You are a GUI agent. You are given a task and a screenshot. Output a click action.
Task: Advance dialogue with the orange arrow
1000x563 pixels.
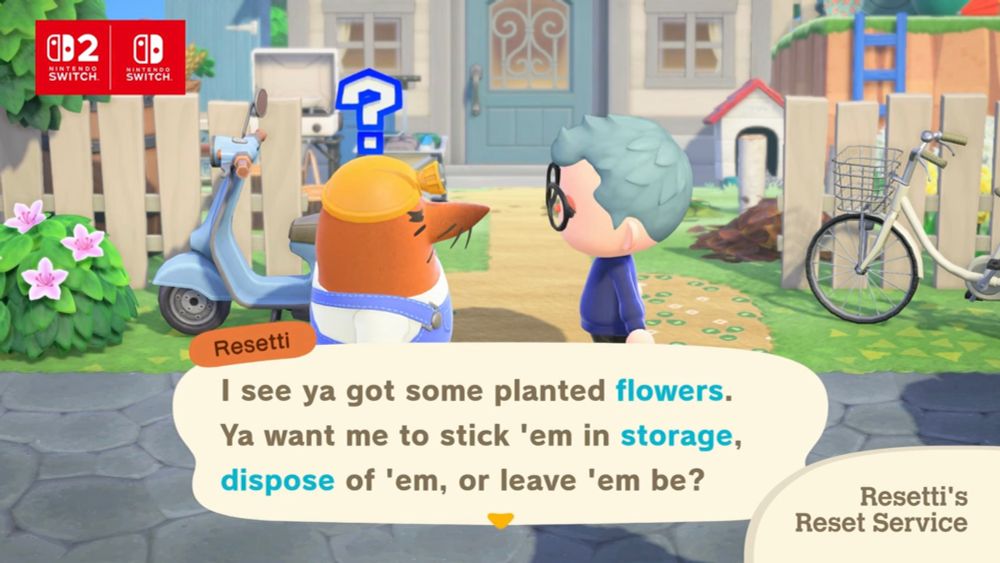[499, 520]
